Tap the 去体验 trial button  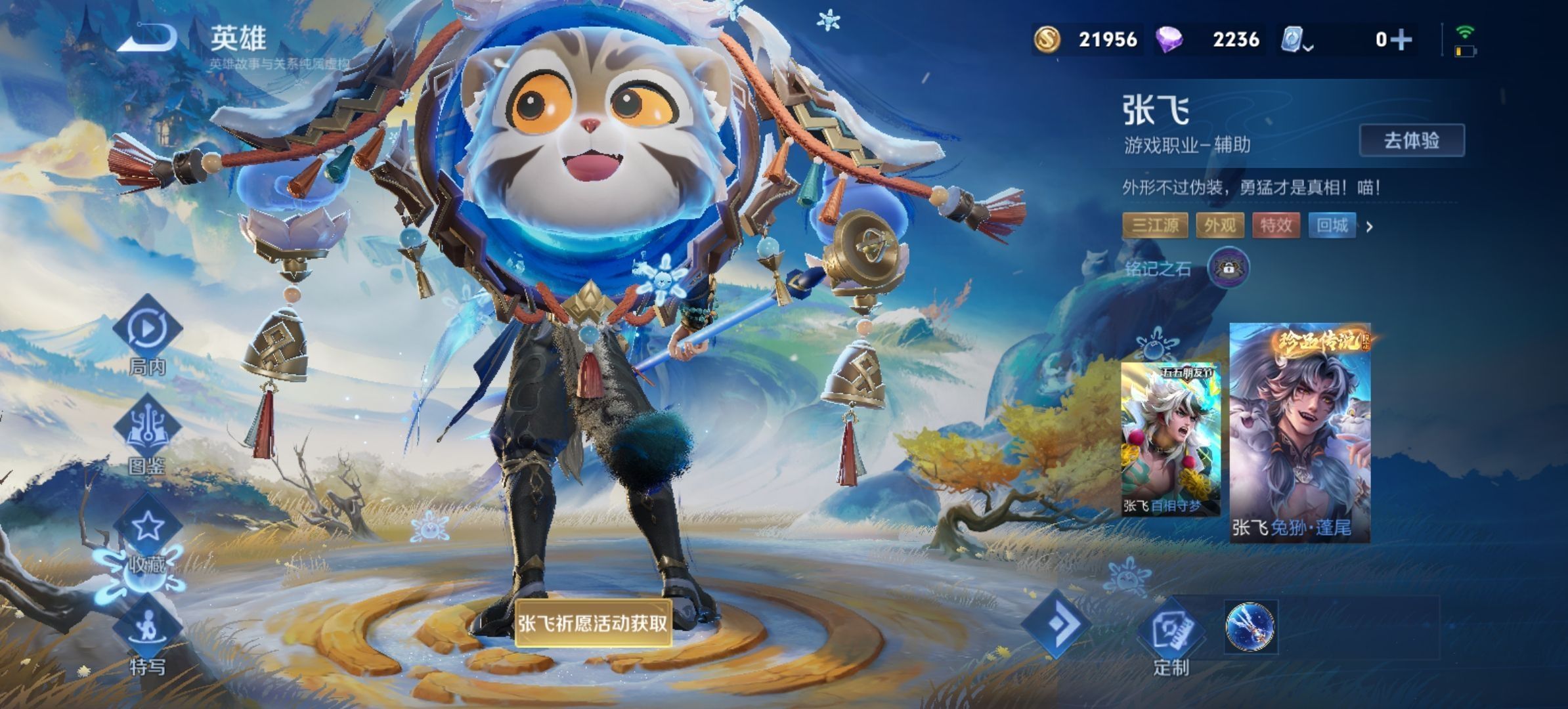click(x=1411, y=140)
